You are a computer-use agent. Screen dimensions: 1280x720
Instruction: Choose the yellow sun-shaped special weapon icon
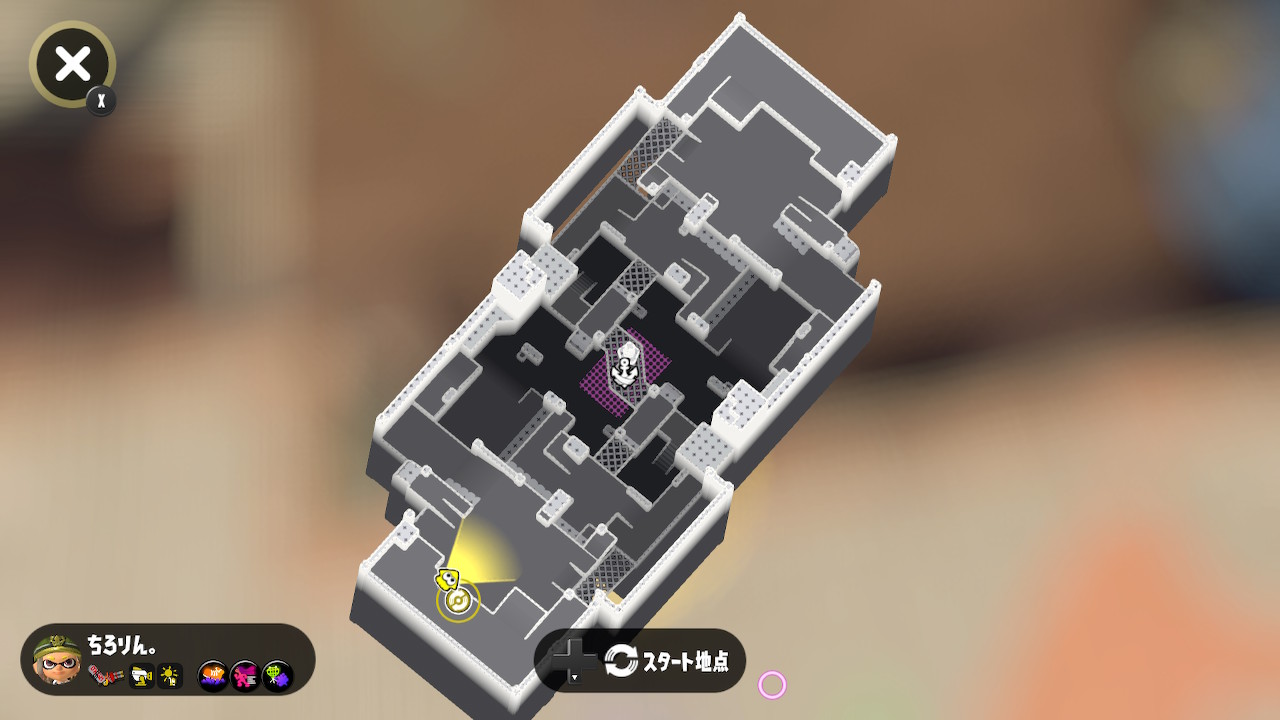point(170,677)
